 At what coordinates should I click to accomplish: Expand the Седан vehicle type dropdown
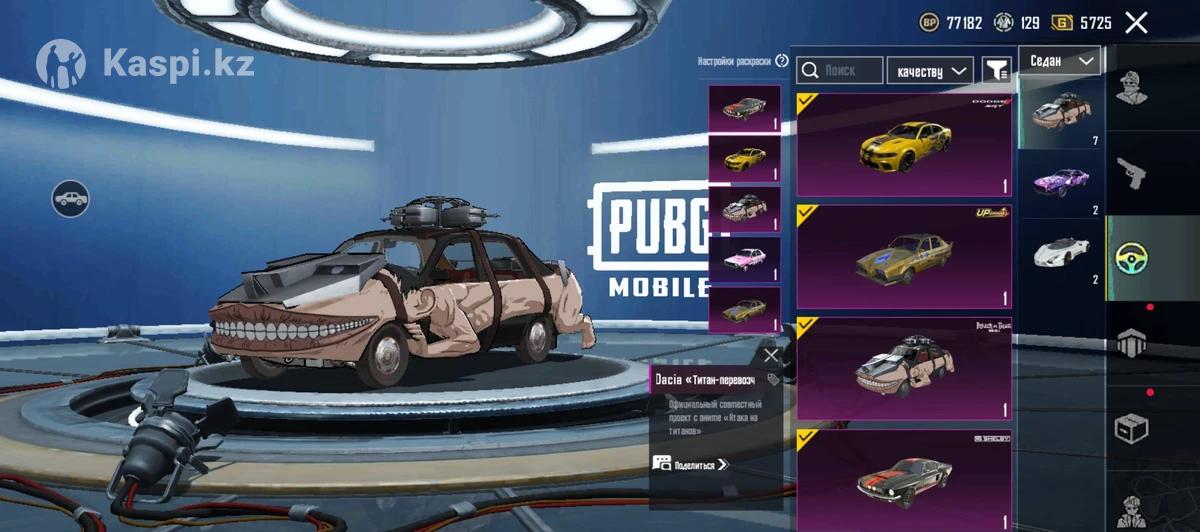[x=1060, y=61]
